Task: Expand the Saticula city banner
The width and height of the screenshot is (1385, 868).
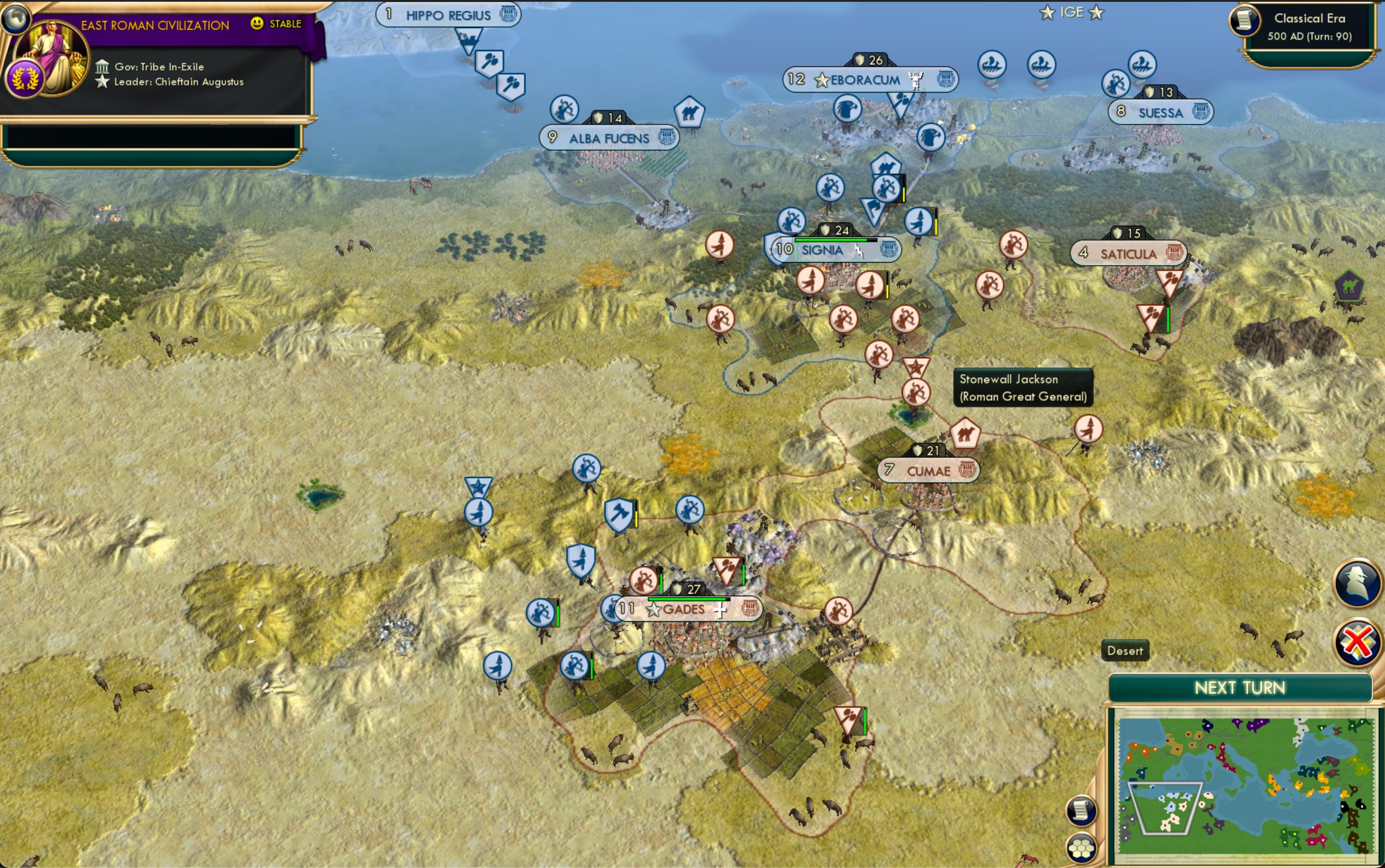Action: coord(1128,253)
